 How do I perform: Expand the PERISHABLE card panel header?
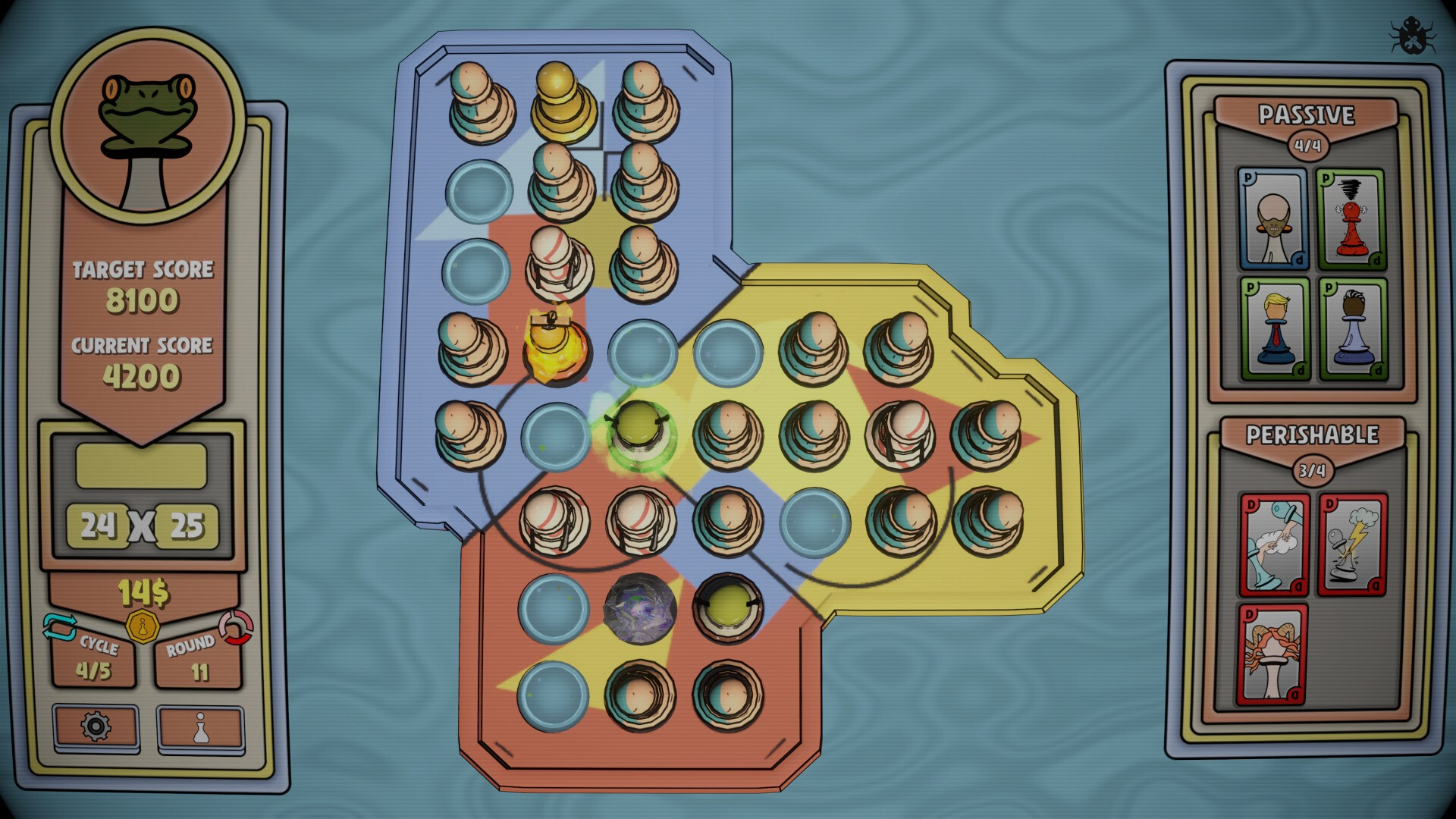(x=1312, y=432)
